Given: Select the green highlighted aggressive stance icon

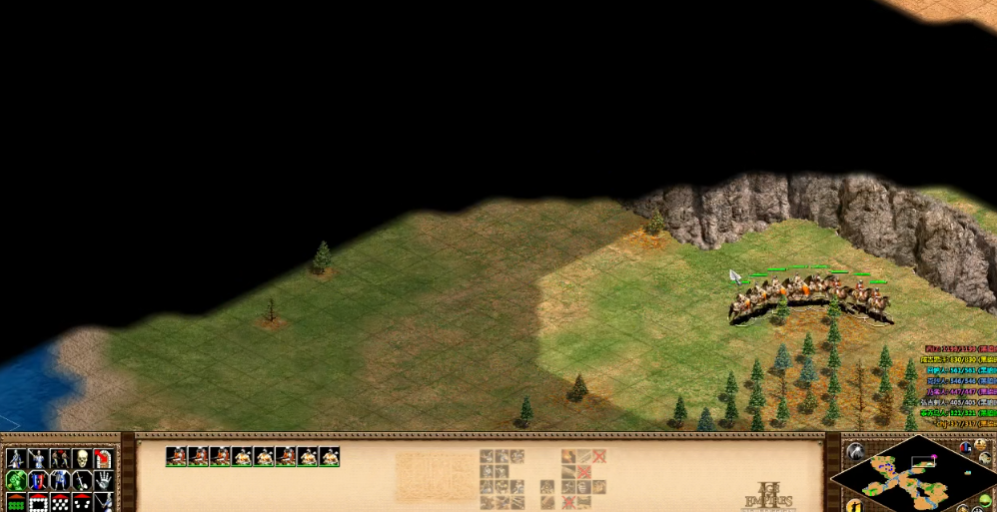Looking at the screenshot, I should pos(16,481).
